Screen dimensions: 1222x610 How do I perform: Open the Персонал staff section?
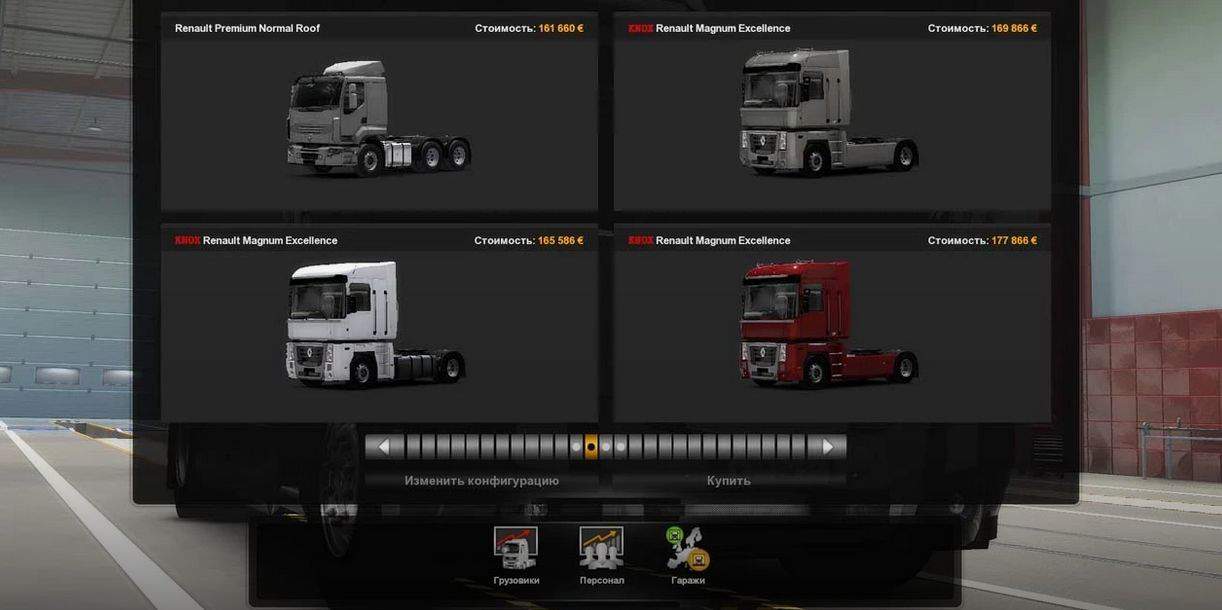tap(601, 555)
